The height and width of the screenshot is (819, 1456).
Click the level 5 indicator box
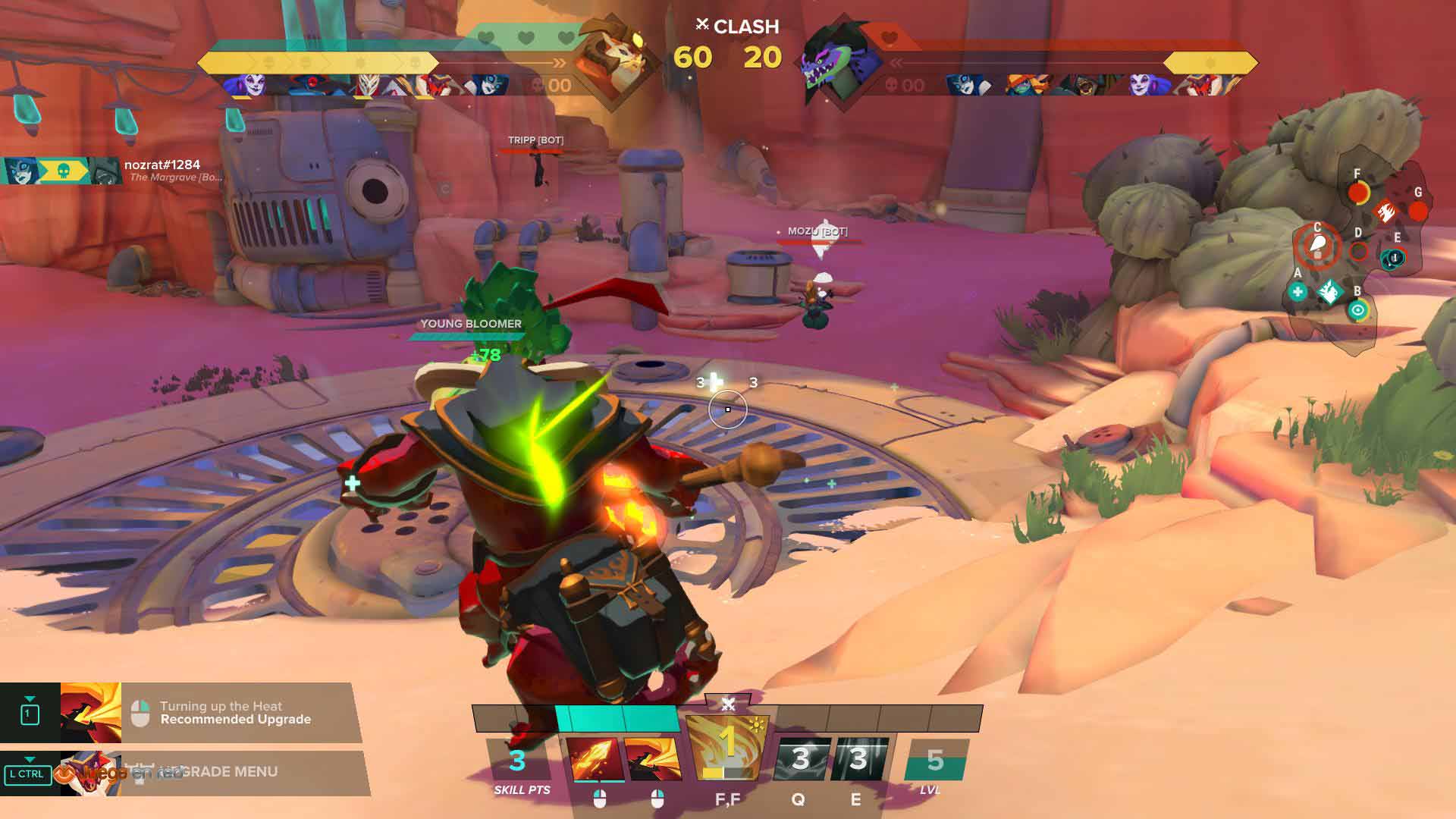click(x=935, y=760)
